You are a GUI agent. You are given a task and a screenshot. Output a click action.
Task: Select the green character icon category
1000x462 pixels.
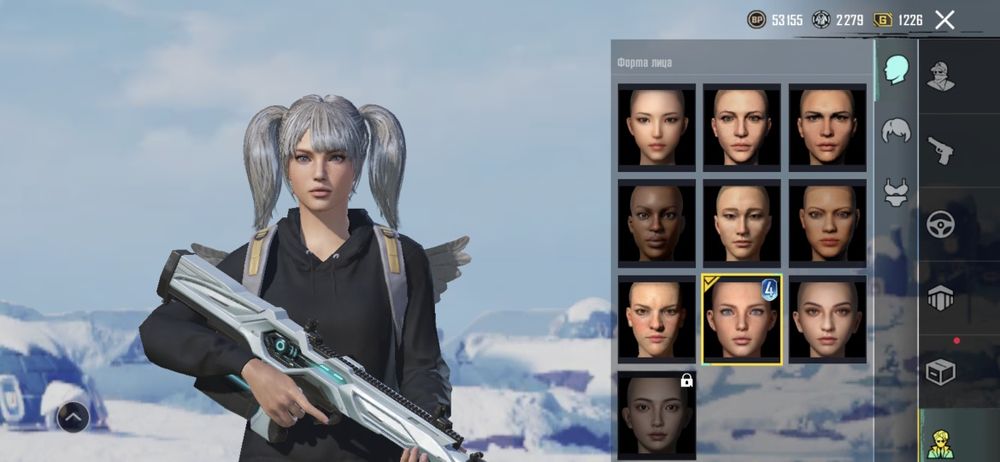click(940, 442)
